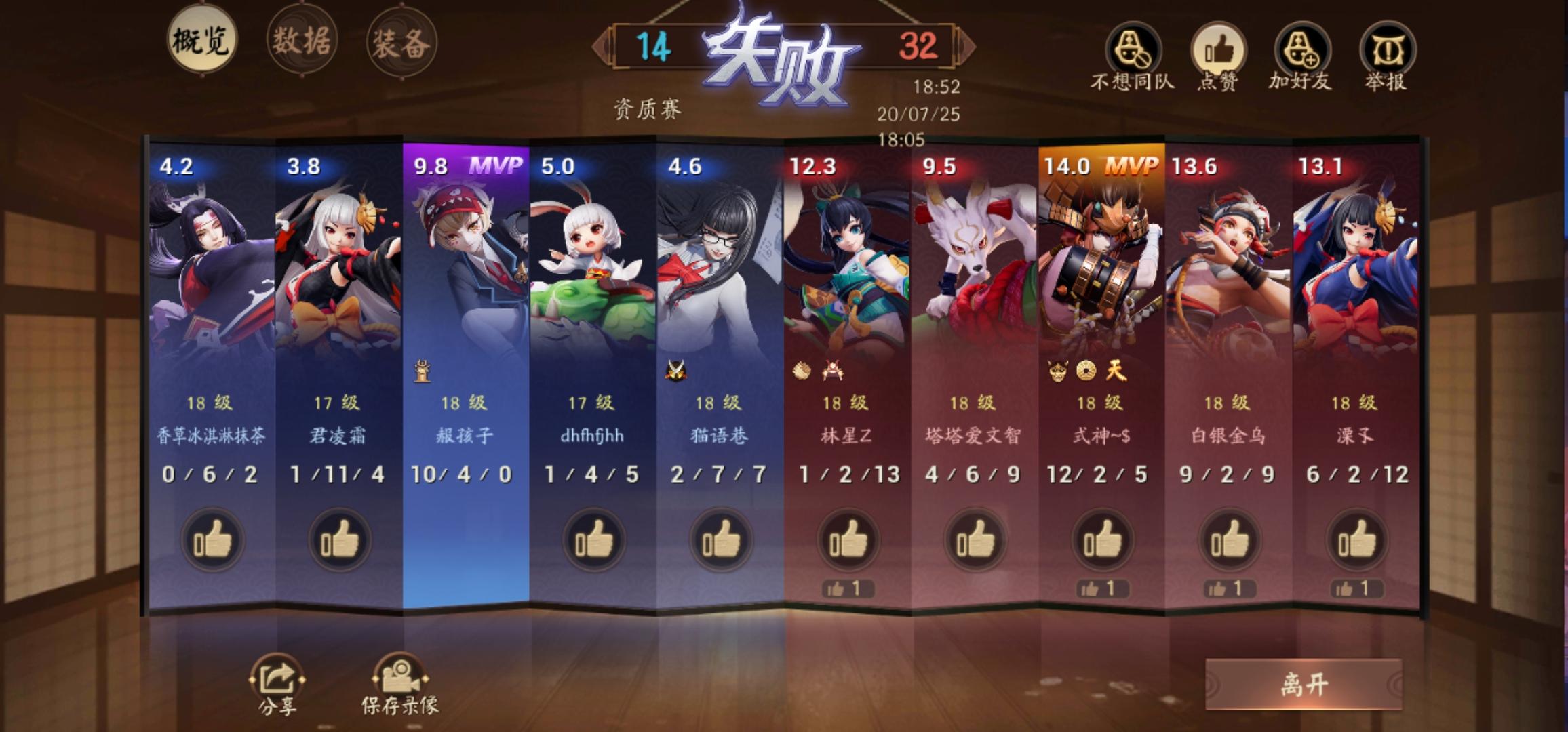Select the 点赞 thumbs-up icon at top
This screenshot has width=1568, height=732.
(x=1220, y=51)
